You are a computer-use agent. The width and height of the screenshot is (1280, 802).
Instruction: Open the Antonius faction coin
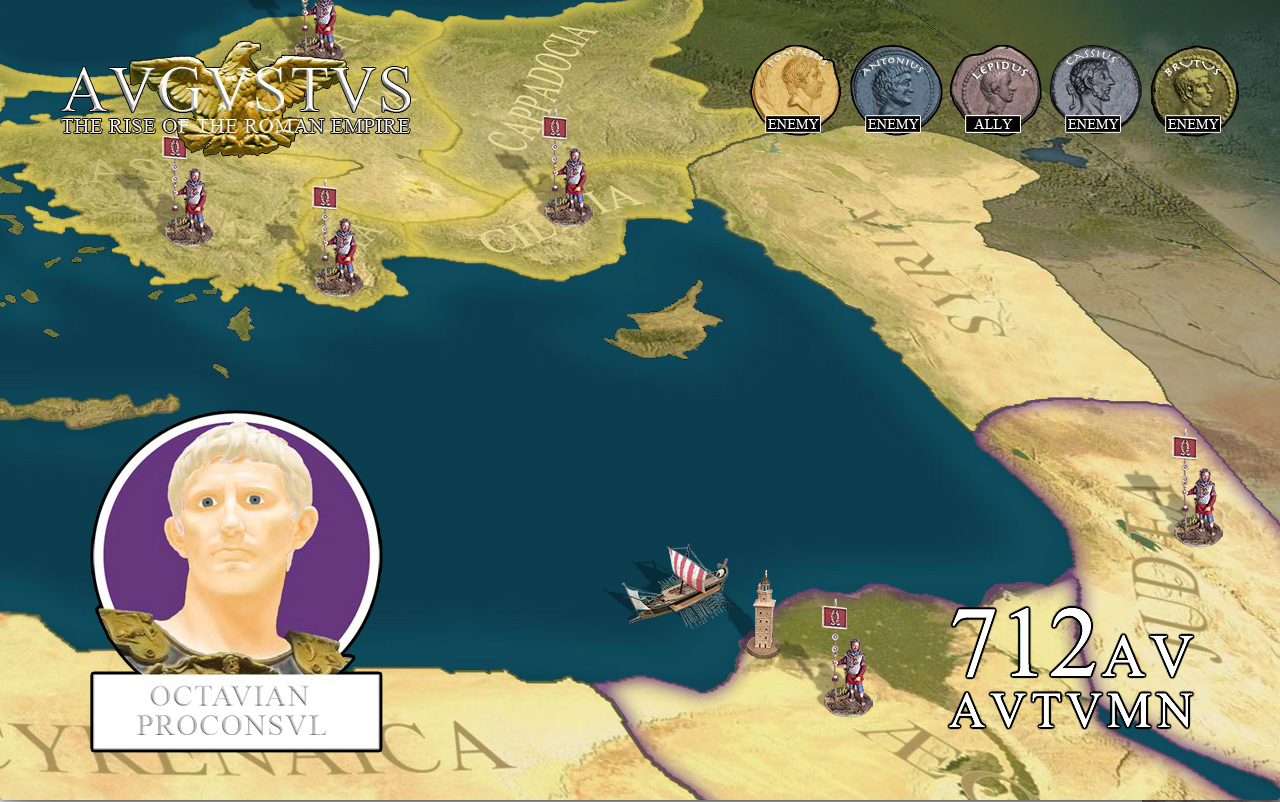coord(894,86)
